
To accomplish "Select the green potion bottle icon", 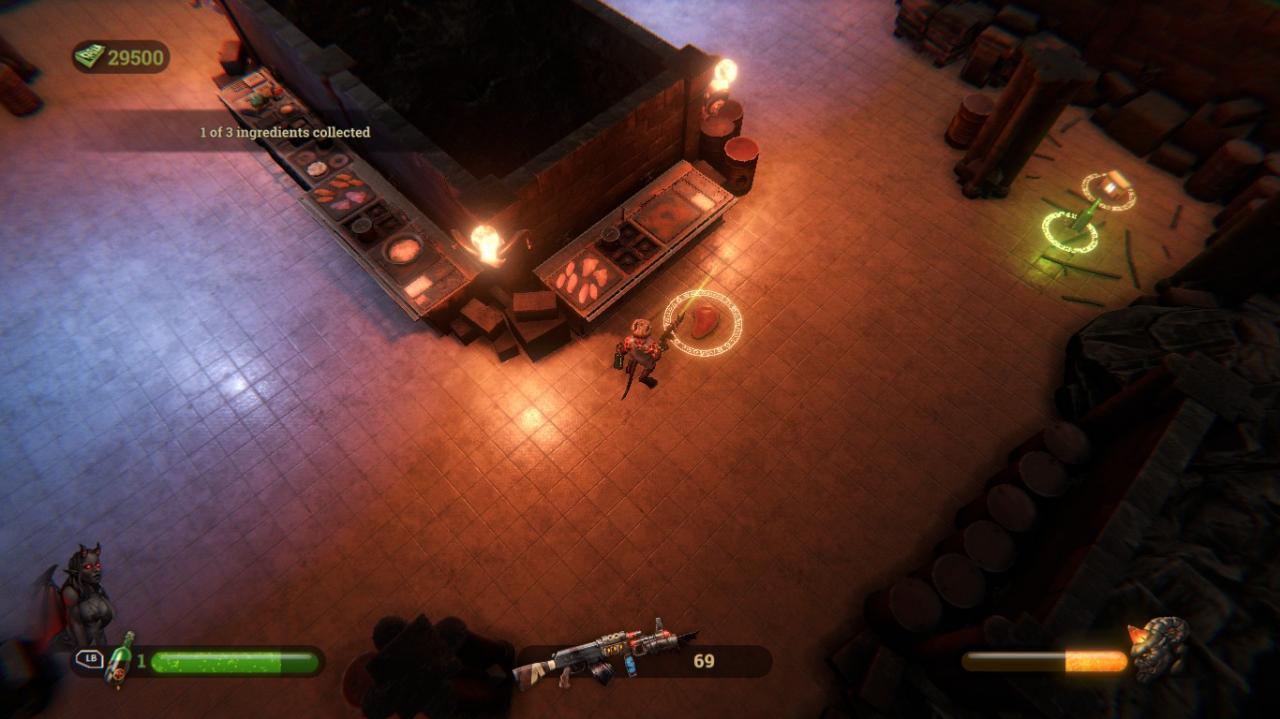I will (x=120, y=658).
